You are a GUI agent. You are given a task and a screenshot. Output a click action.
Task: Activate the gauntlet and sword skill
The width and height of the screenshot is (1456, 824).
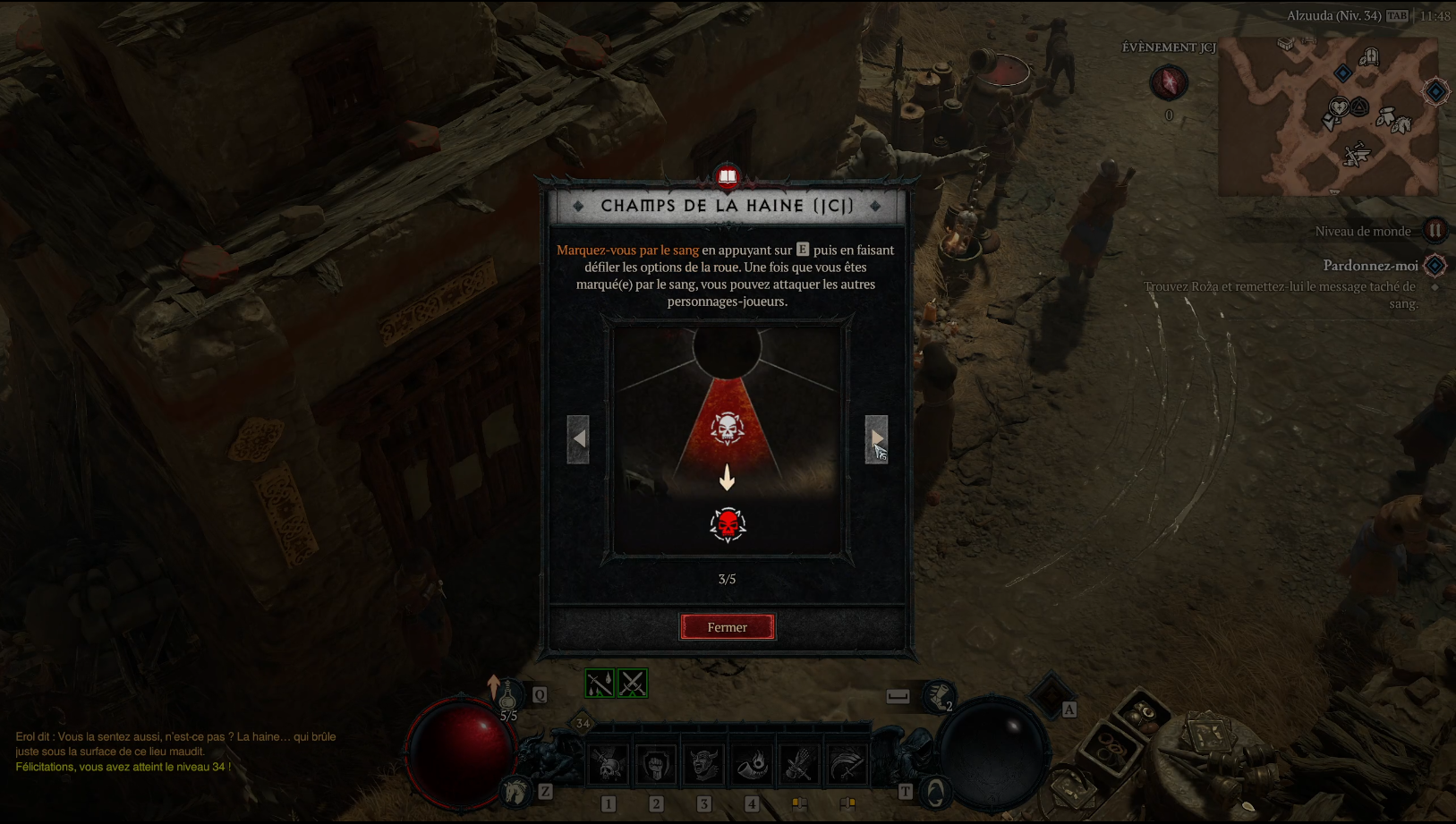click(x=799, y=766)
